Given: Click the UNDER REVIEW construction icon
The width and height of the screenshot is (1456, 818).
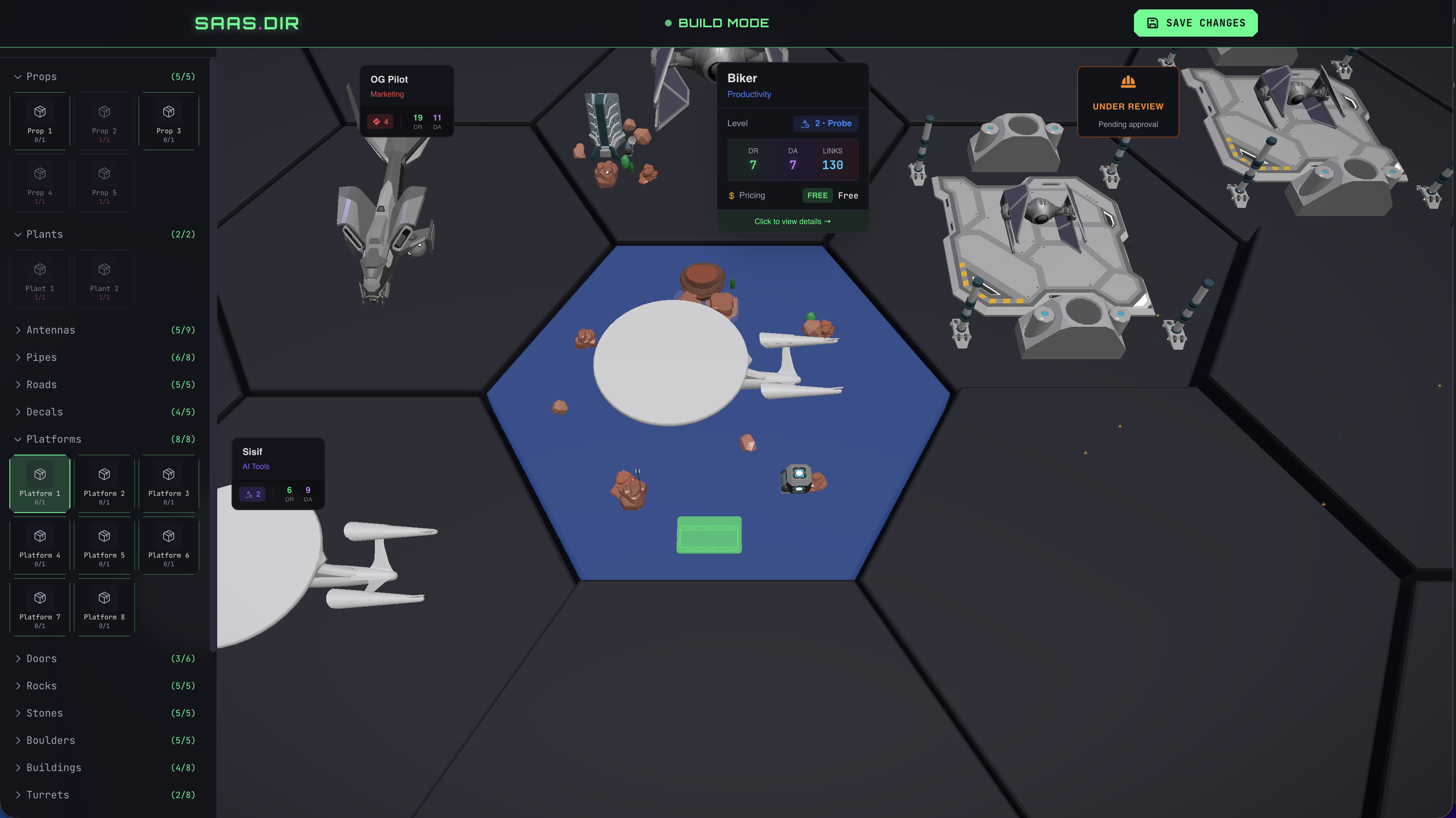Looking at the screenshot, I should (1127, 83).
